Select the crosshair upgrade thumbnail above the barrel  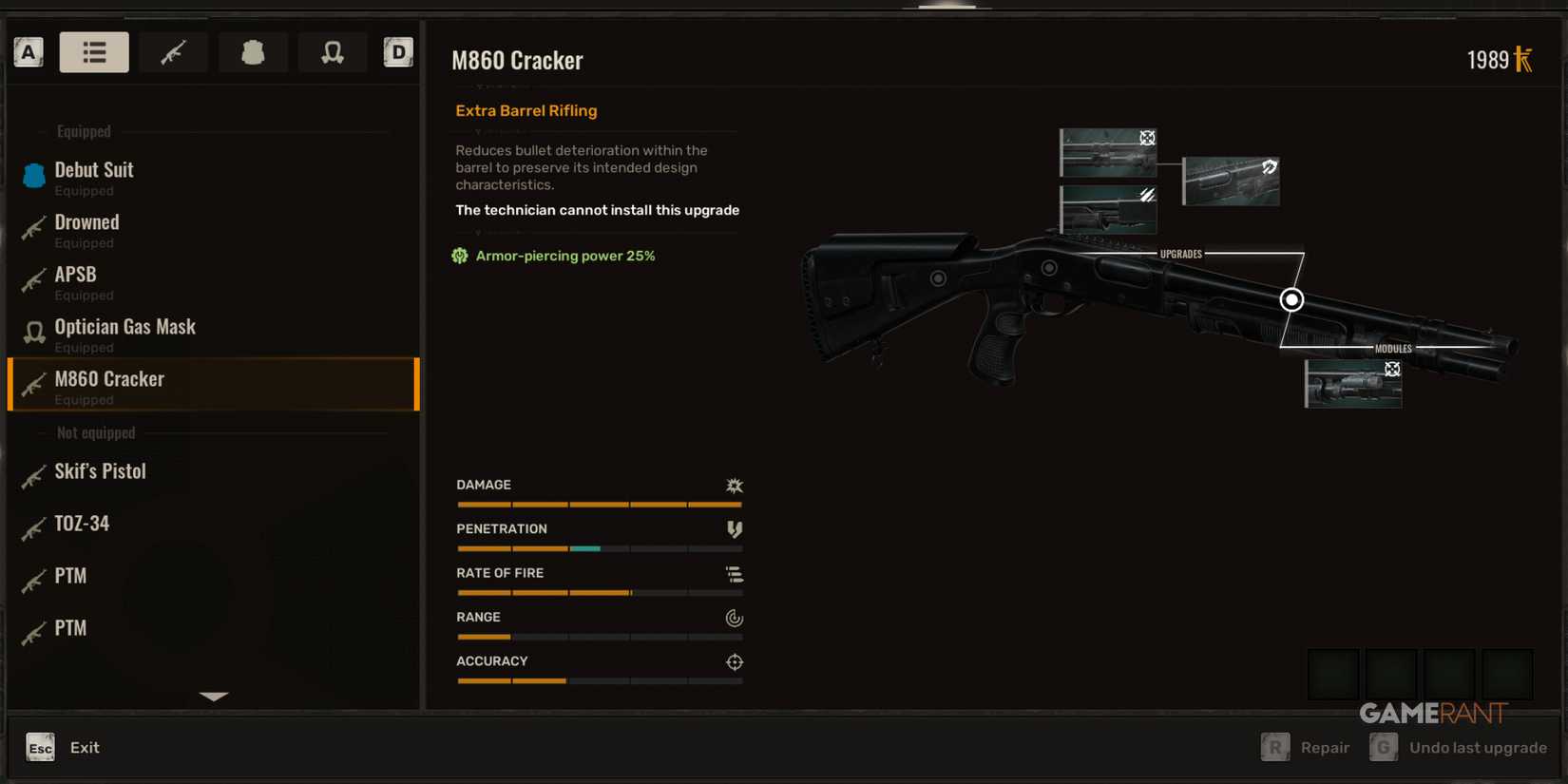[1108, 152]
